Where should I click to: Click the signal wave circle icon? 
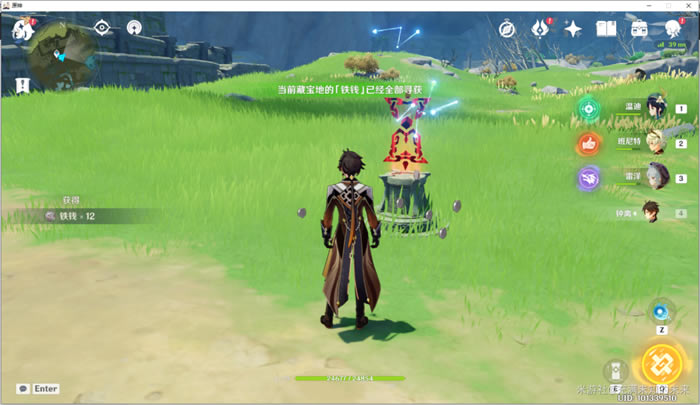click(134, 27)
